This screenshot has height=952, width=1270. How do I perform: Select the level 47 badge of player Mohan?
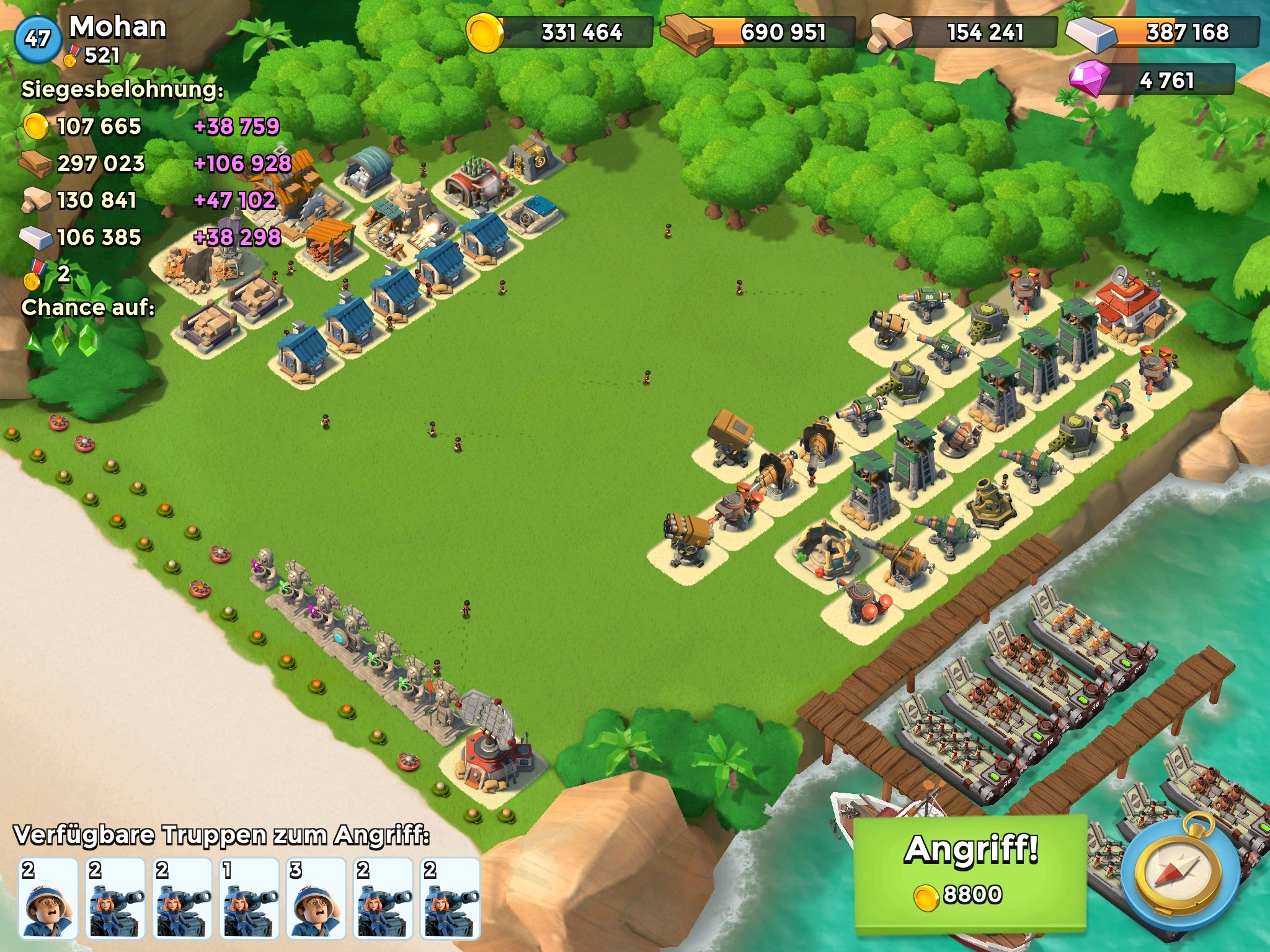point(37,39)
